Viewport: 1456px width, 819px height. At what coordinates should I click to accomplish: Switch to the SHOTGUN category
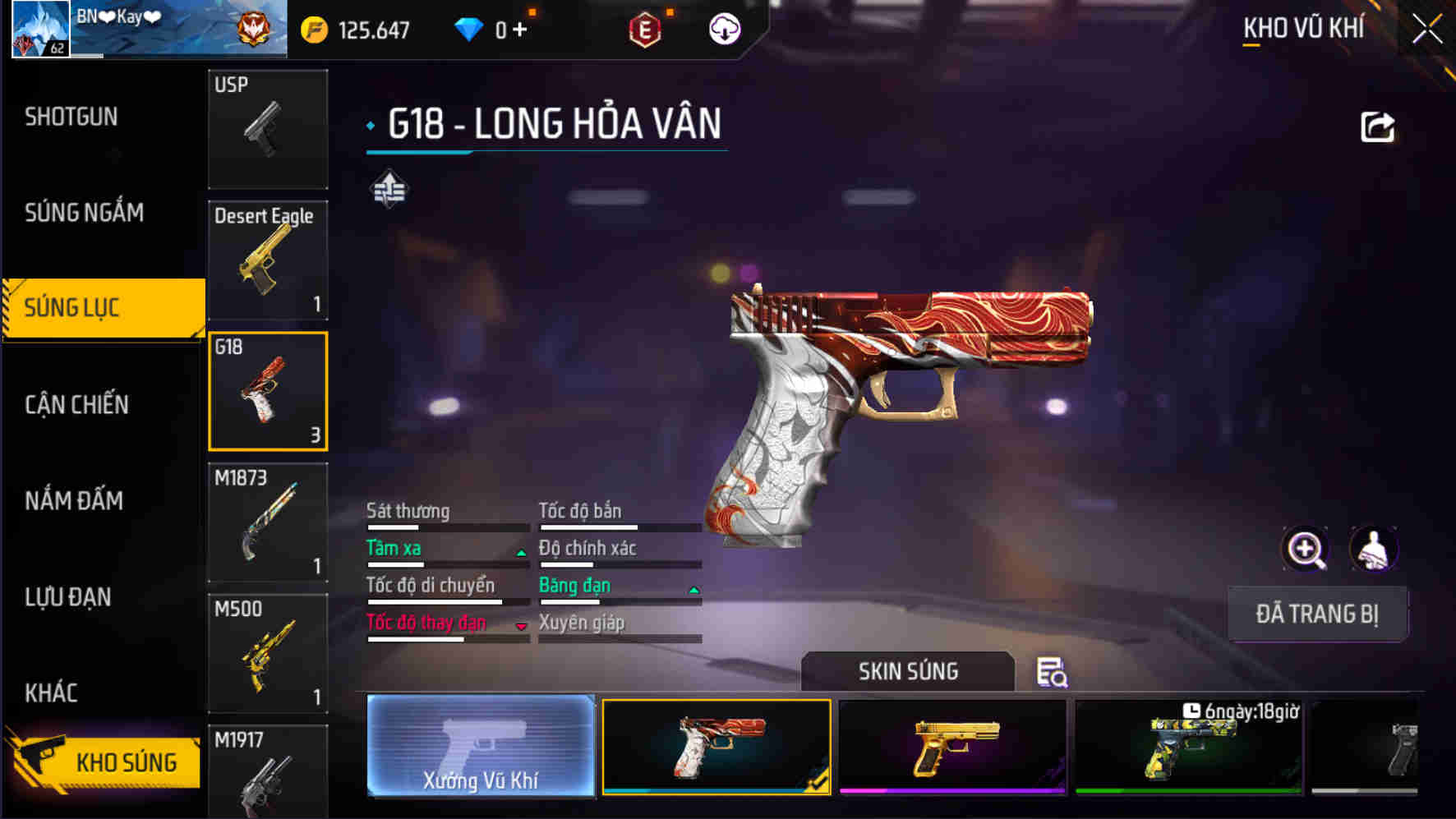71,117
